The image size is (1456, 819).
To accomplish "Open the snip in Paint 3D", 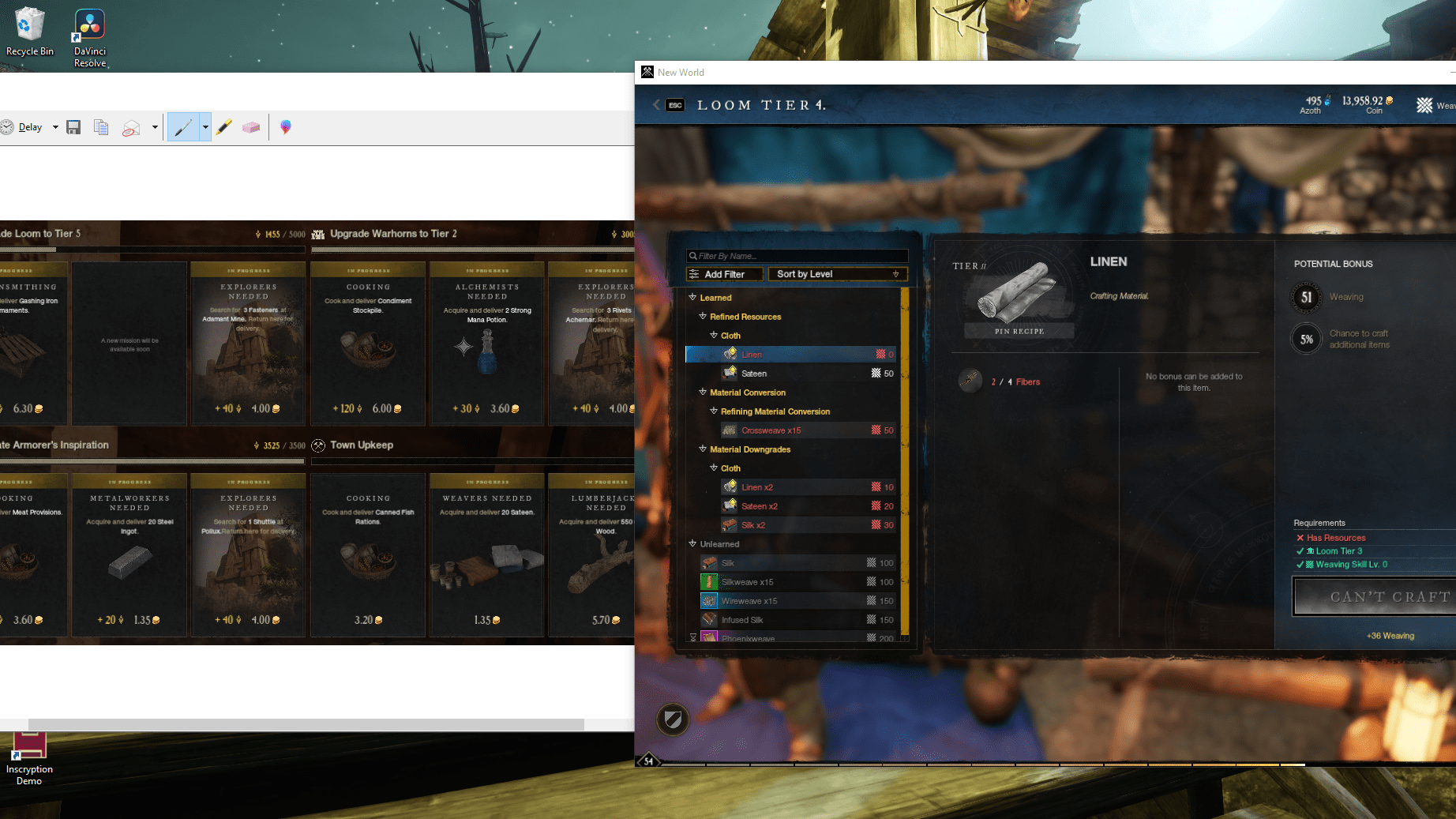I will tap(285, 126).
